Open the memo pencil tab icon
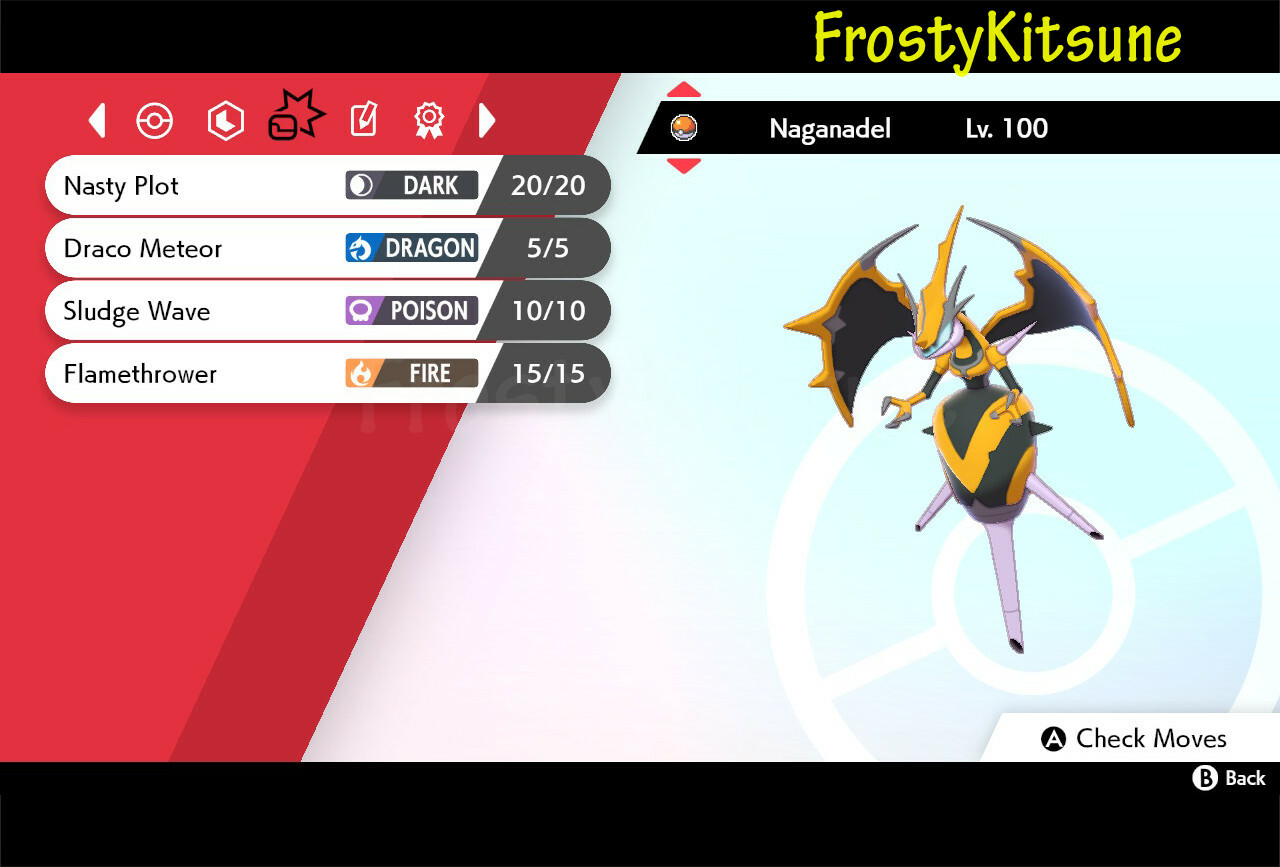The width and height of the screenshot is (1280, 867). click(362, 120)
